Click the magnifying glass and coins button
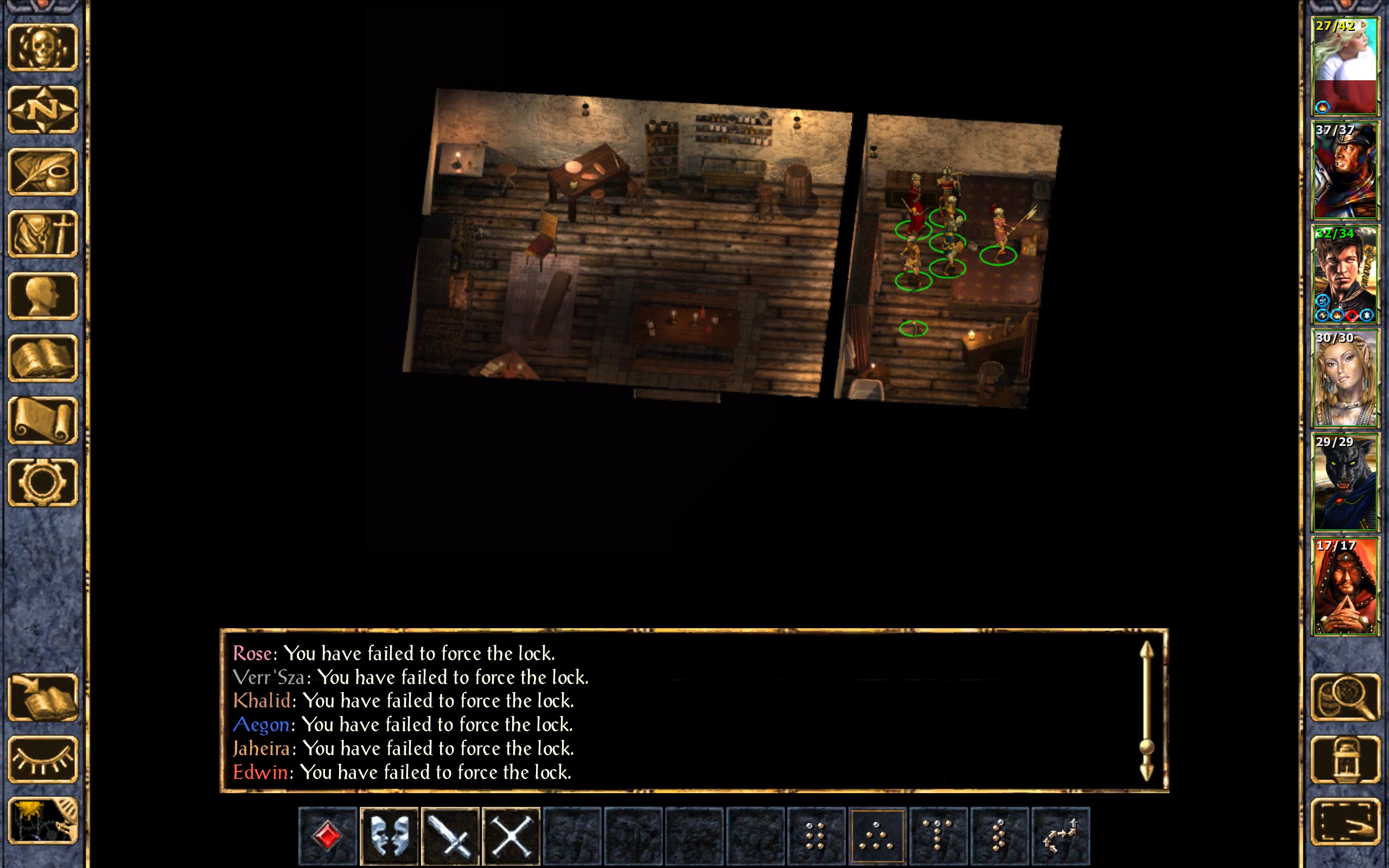The image size is (1389, 868). pyautogui.click(x=1345, y=697)
